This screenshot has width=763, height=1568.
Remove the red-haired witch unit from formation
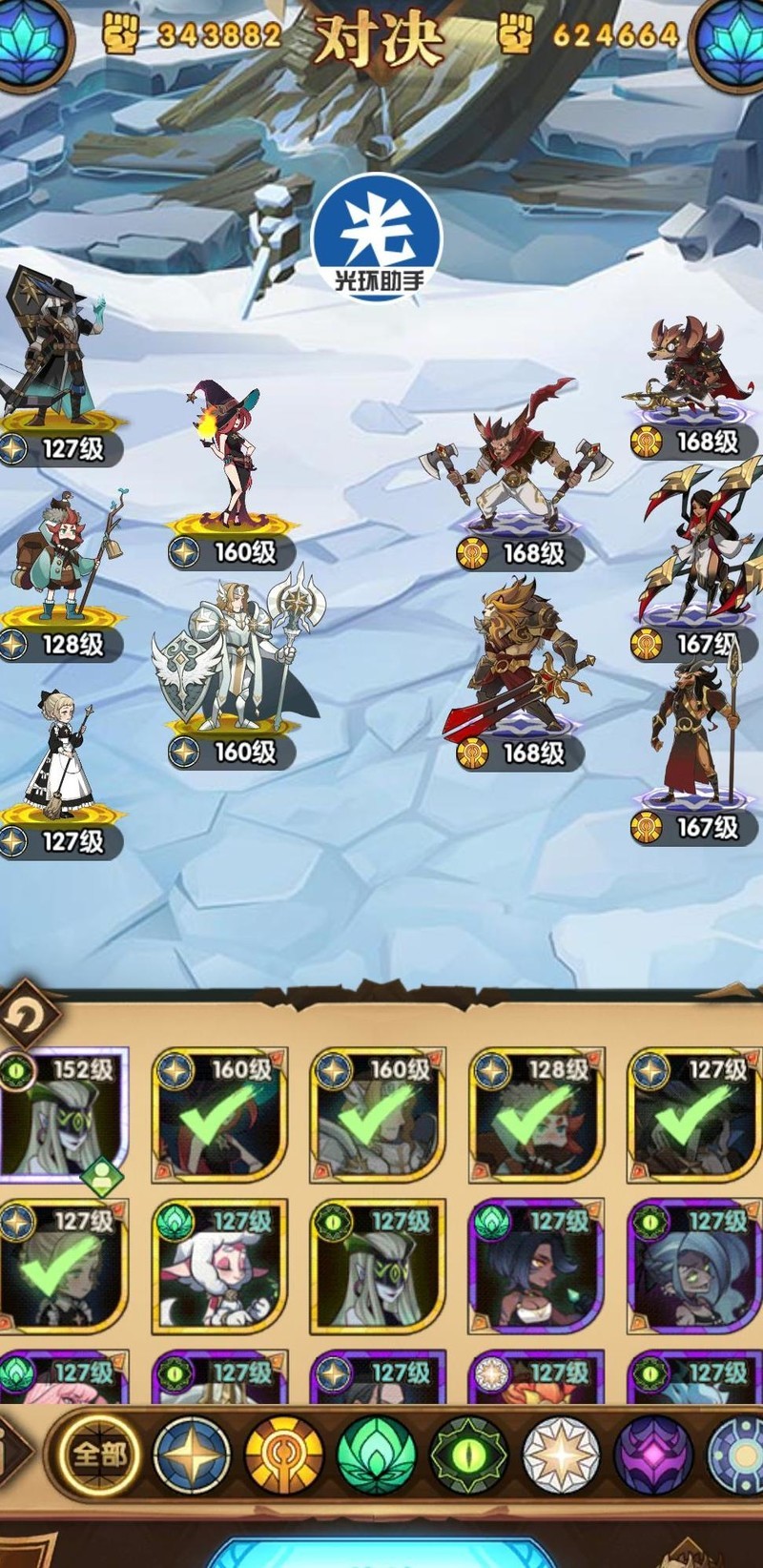point(229,453)
